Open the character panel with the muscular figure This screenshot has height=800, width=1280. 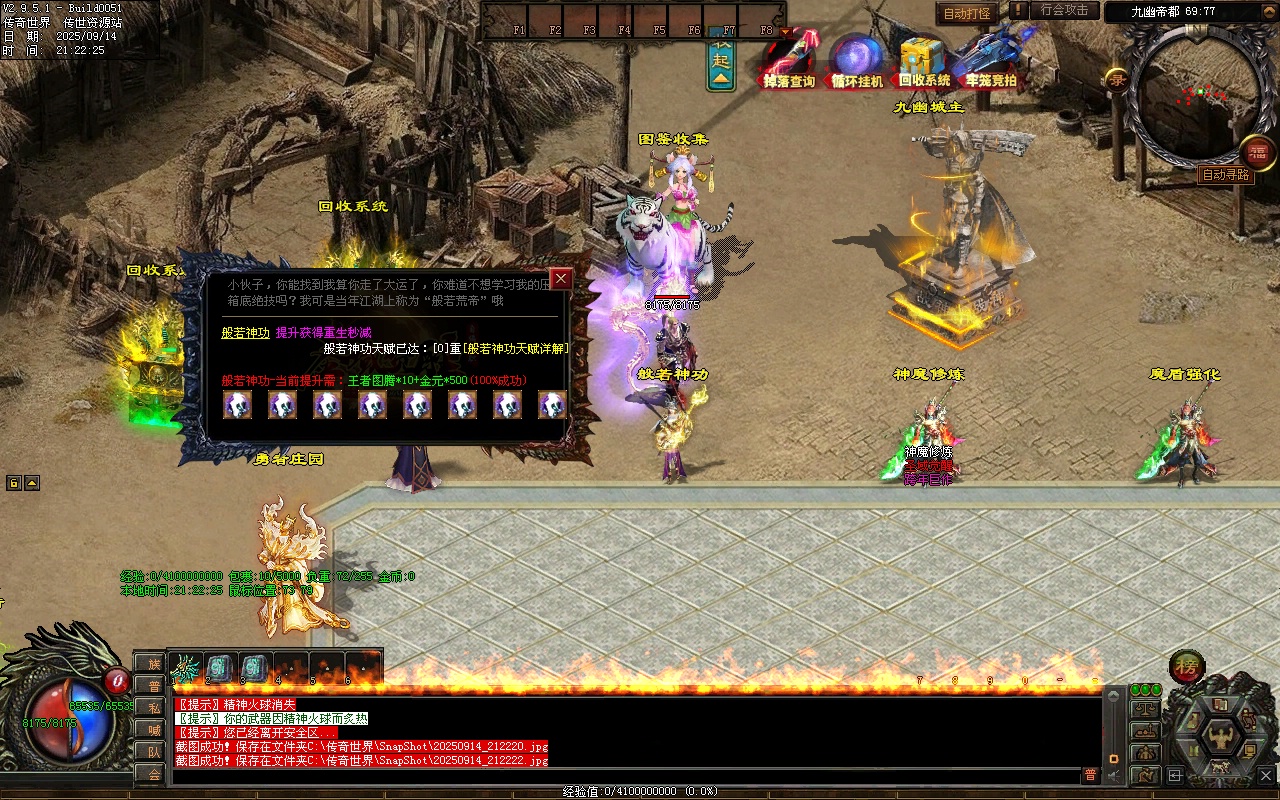pos(1220,737)
